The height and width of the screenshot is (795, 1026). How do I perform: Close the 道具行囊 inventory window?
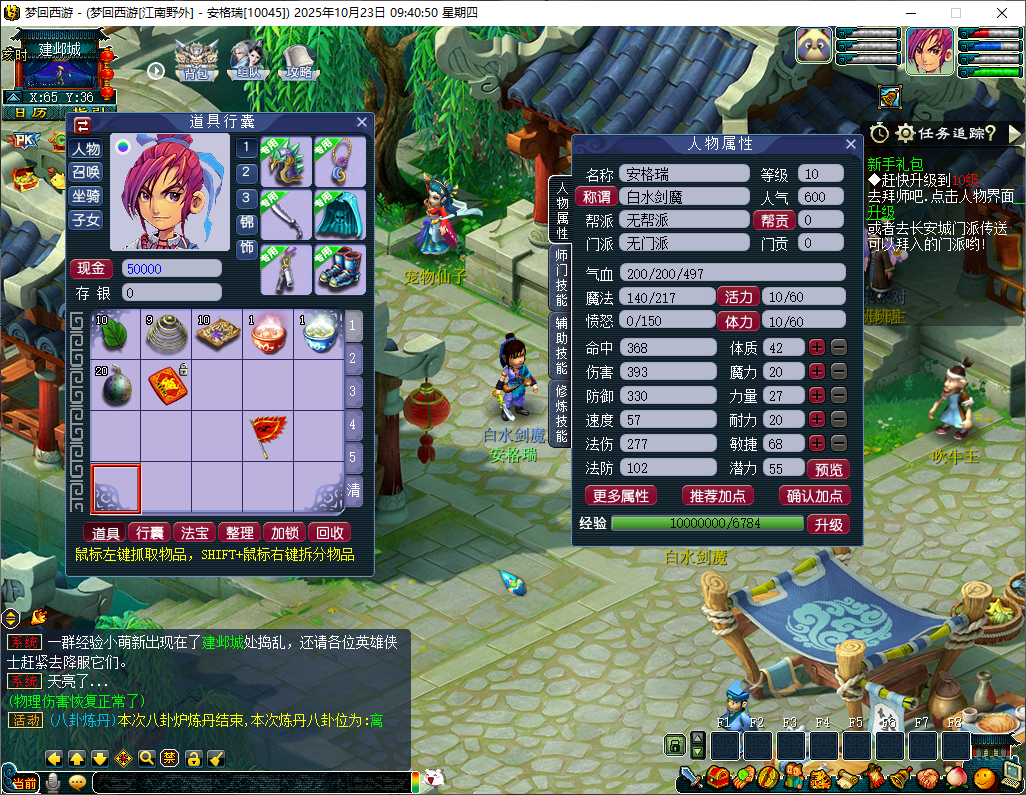click(x=362, y=122)
